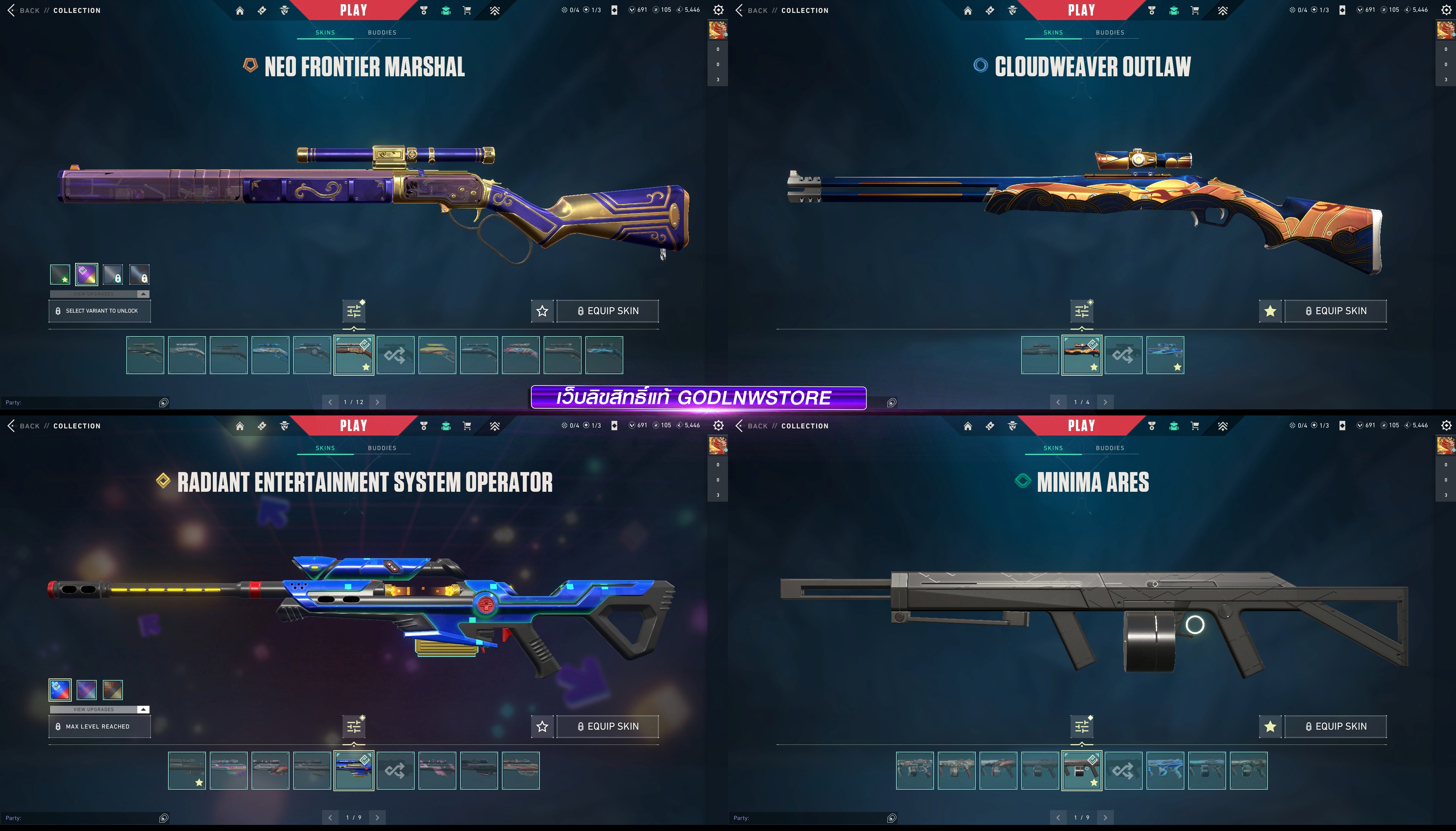The image size is (1456, 831).
Task: Go to previous page beside 1 / 4
Action: pos(1058,402)
